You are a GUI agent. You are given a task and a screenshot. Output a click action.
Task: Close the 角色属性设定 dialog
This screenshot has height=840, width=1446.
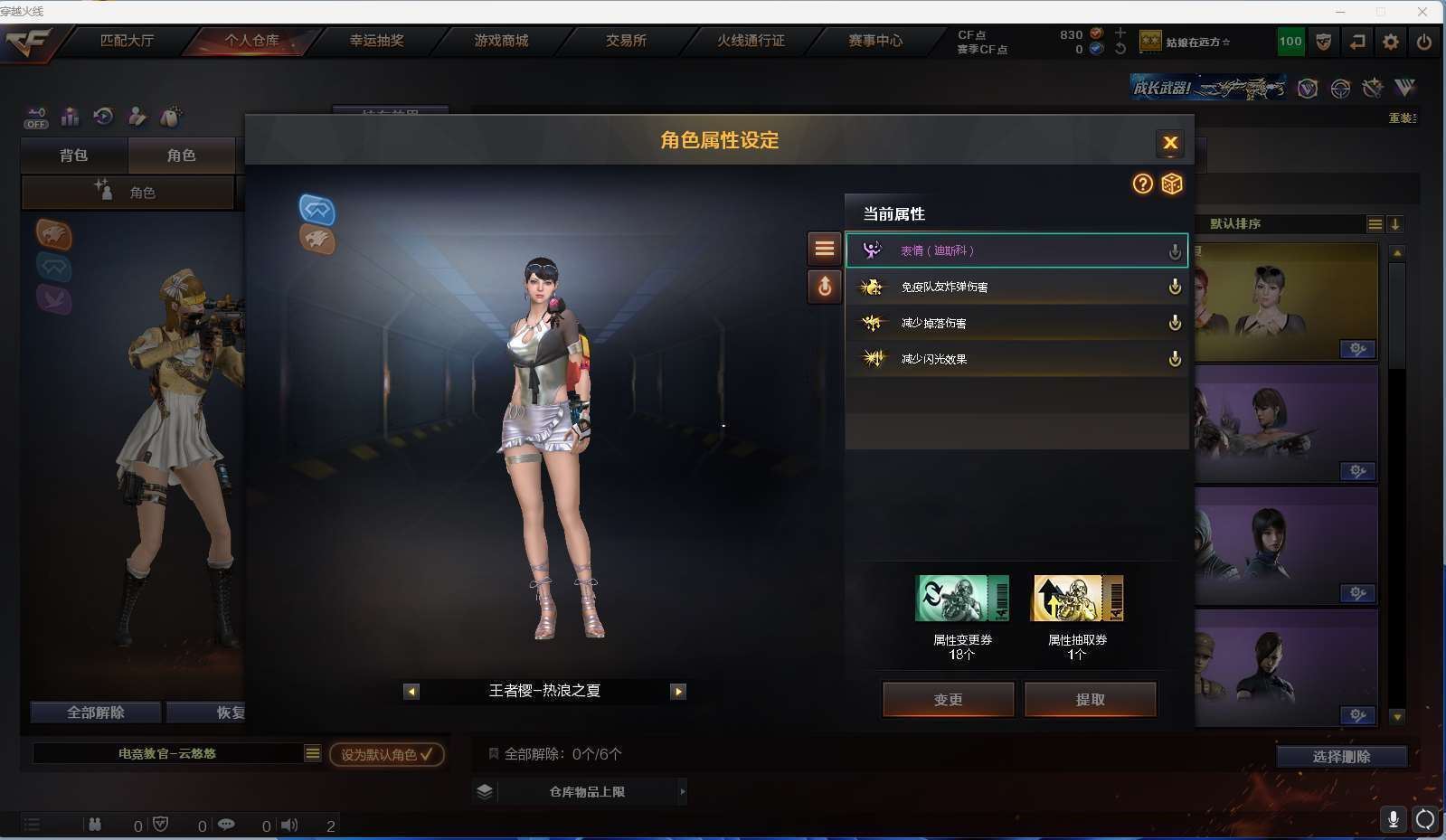click(1169, 143)
